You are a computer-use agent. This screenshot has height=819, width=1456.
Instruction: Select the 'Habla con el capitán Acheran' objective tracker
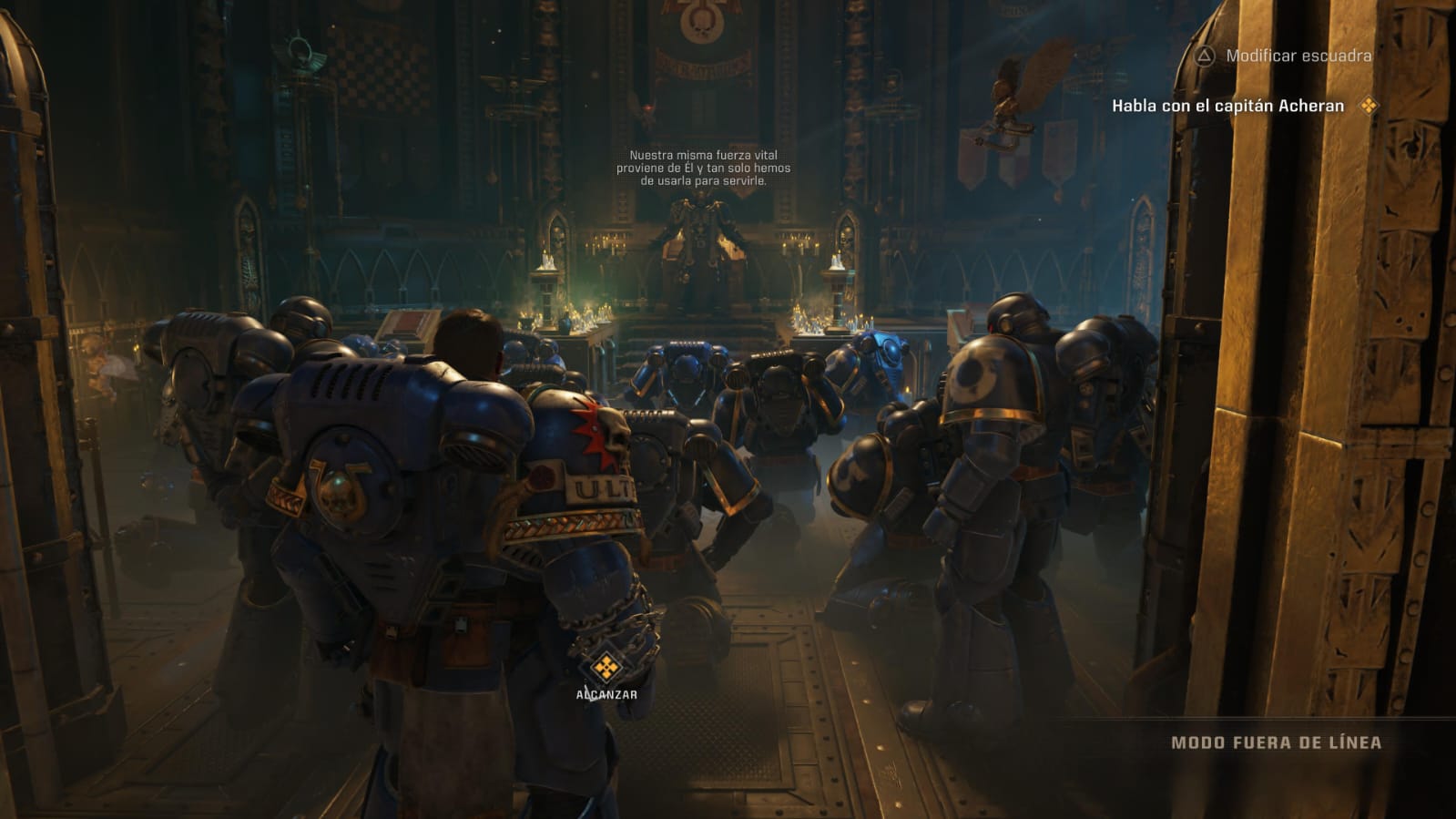coord(1227,106)
